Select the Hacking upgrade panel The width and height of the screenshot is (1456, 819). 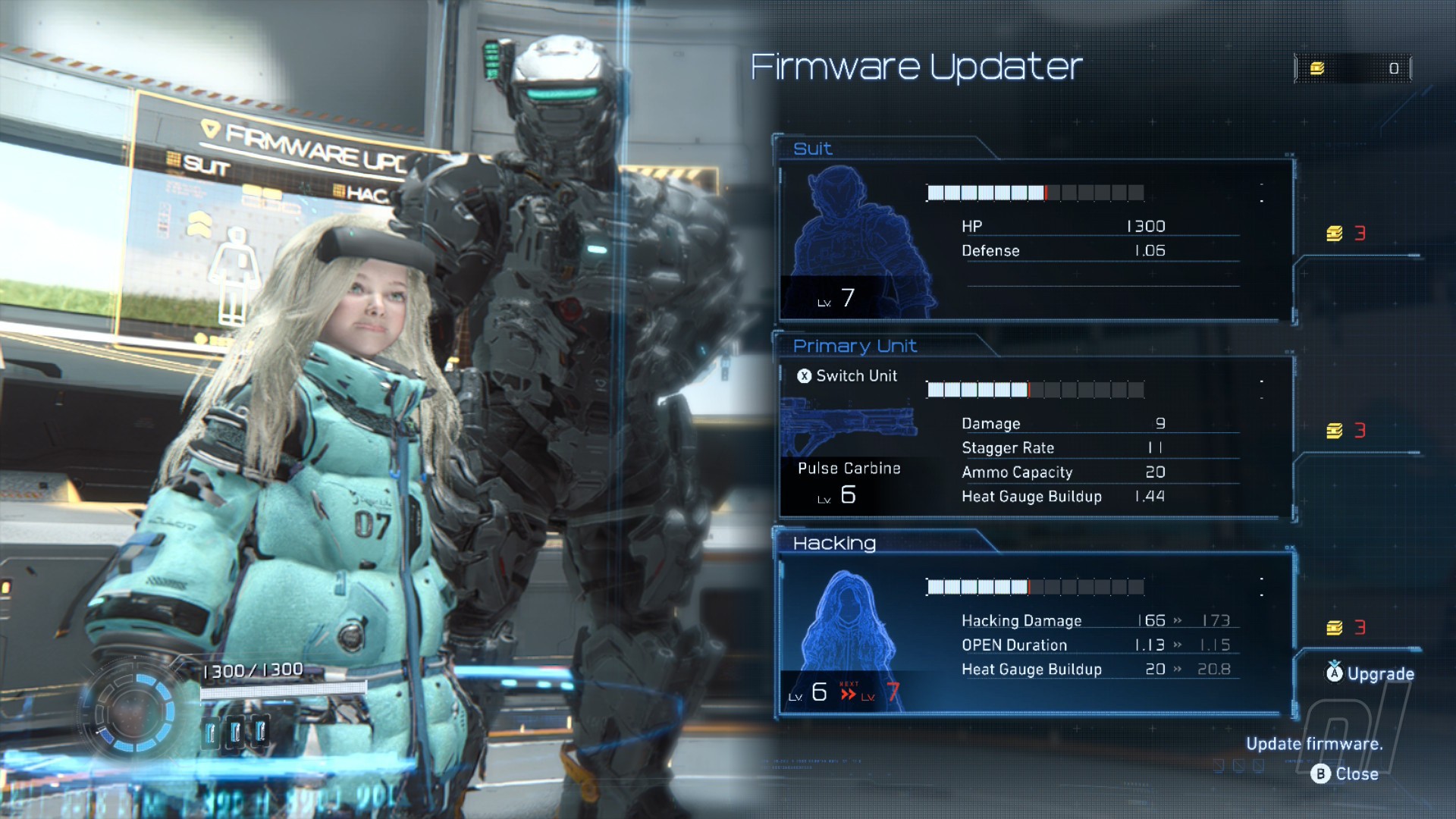click(1035, 634)
